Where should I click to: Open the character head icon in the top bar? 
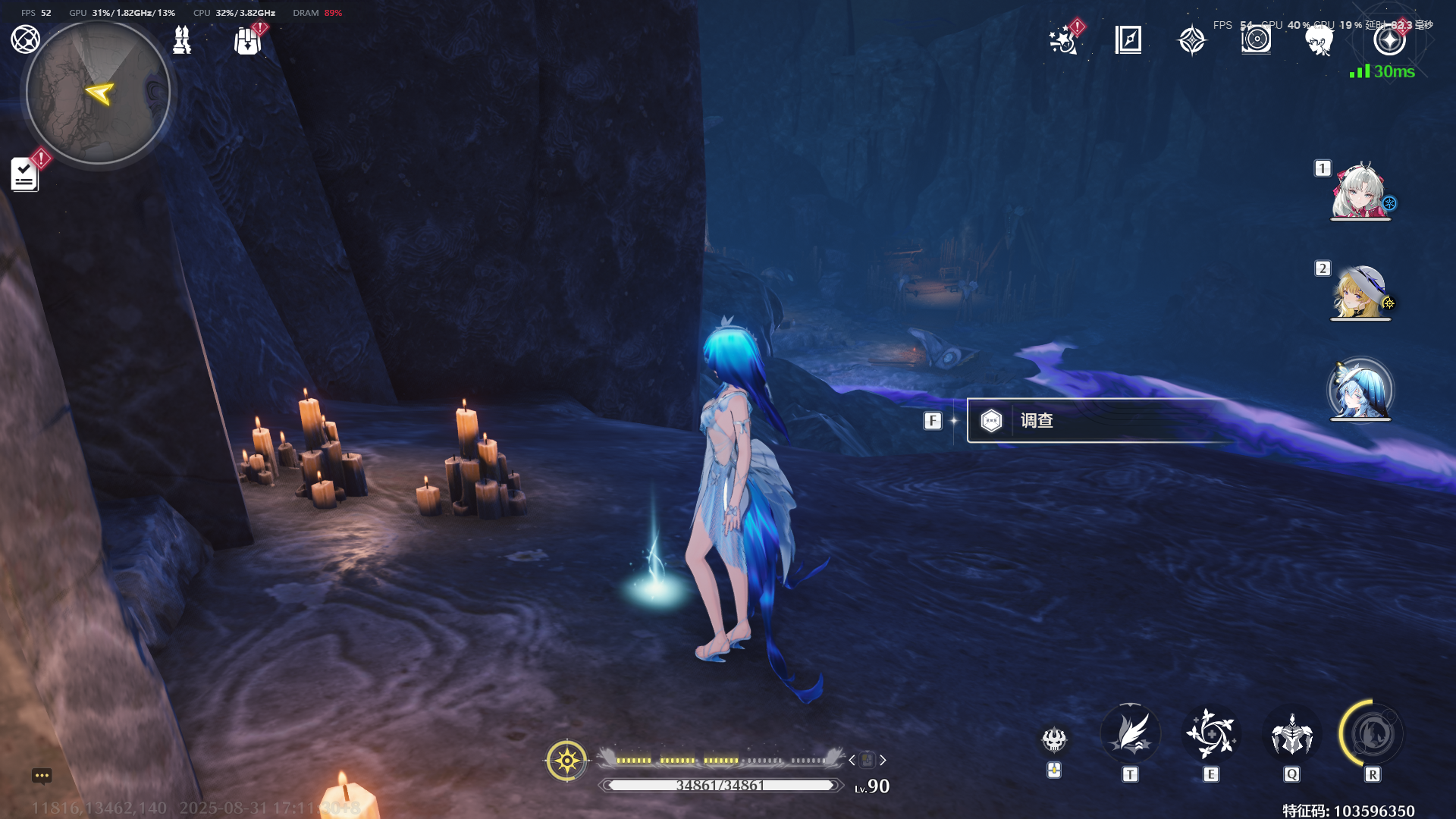[1319, 40]
